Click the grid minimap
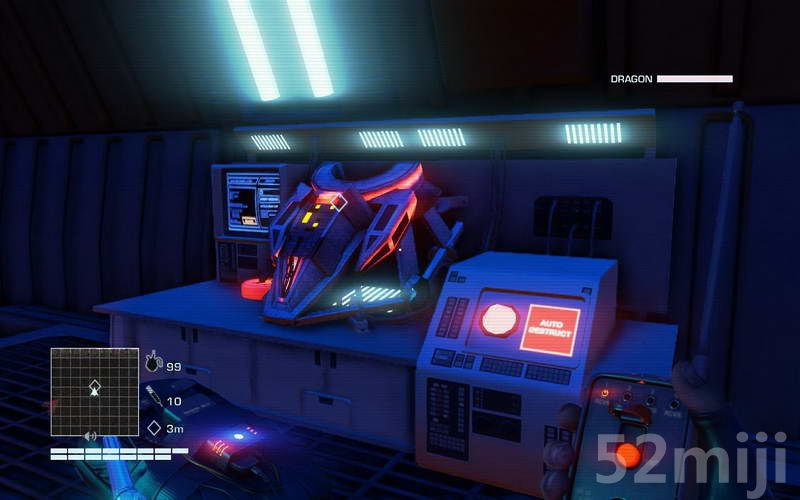800x500 pixels. pyautogui.click(x=95, y=390)
